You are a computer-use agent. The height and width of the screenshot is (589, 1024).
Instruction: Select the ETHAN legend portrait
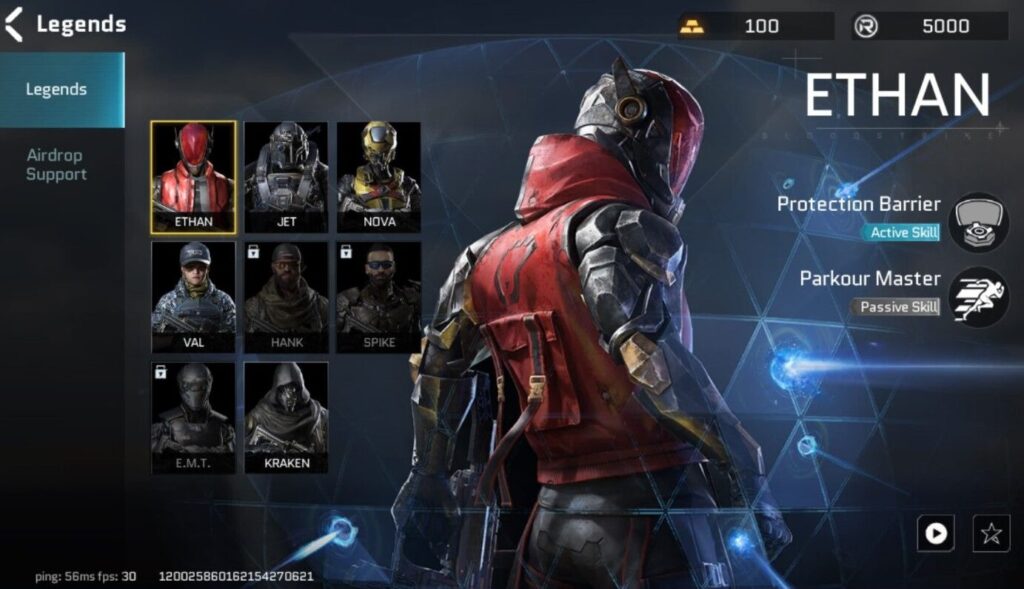point(193,177)
